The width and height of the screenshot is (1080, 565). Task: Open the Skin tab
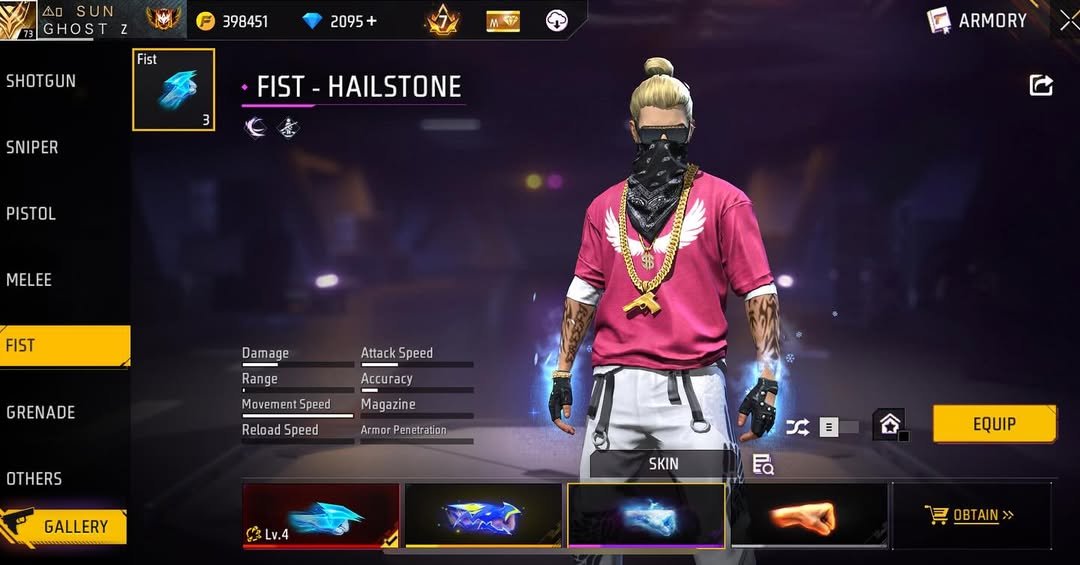click(663, 464)
